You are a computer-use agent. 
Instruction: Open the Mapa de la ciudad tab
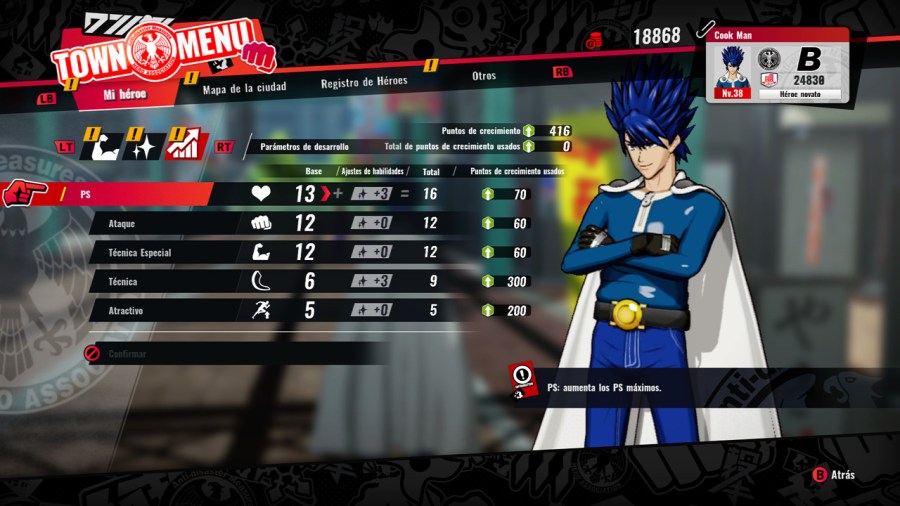tap(244, 87)
